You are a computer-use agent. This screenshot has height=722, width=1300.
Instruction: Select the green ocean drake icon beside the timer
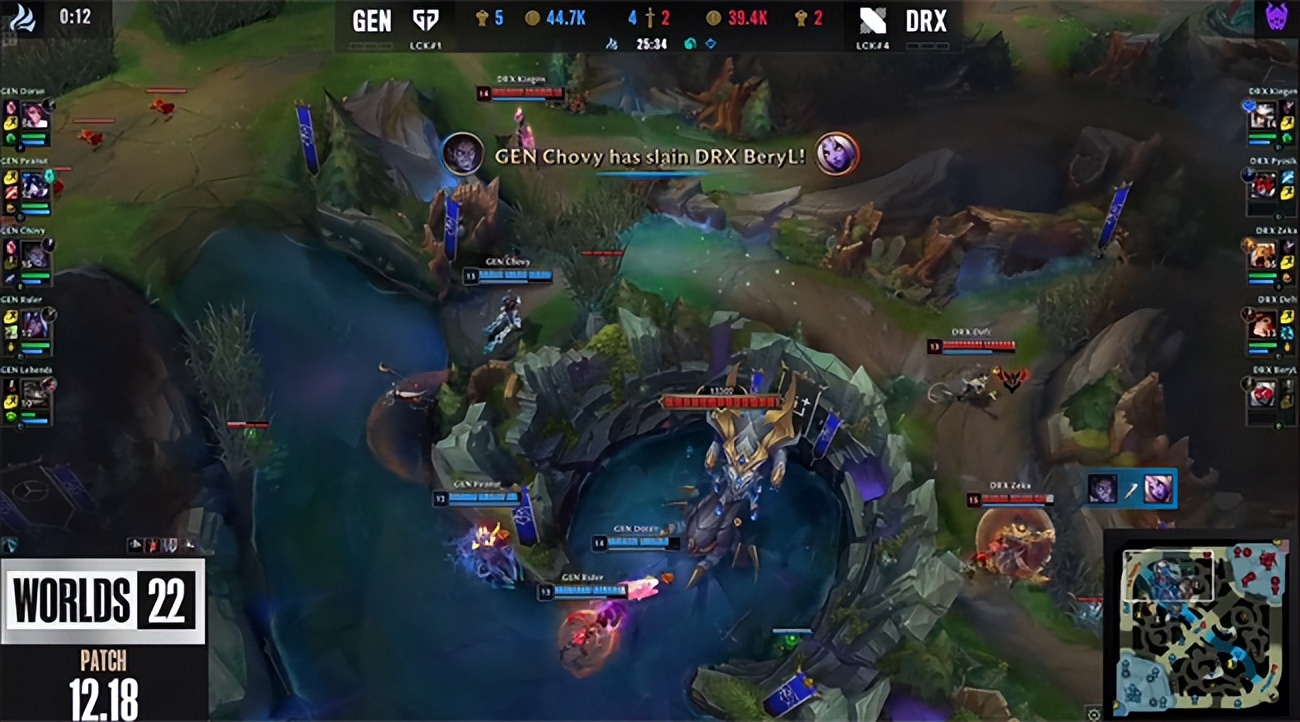(688, 44)
